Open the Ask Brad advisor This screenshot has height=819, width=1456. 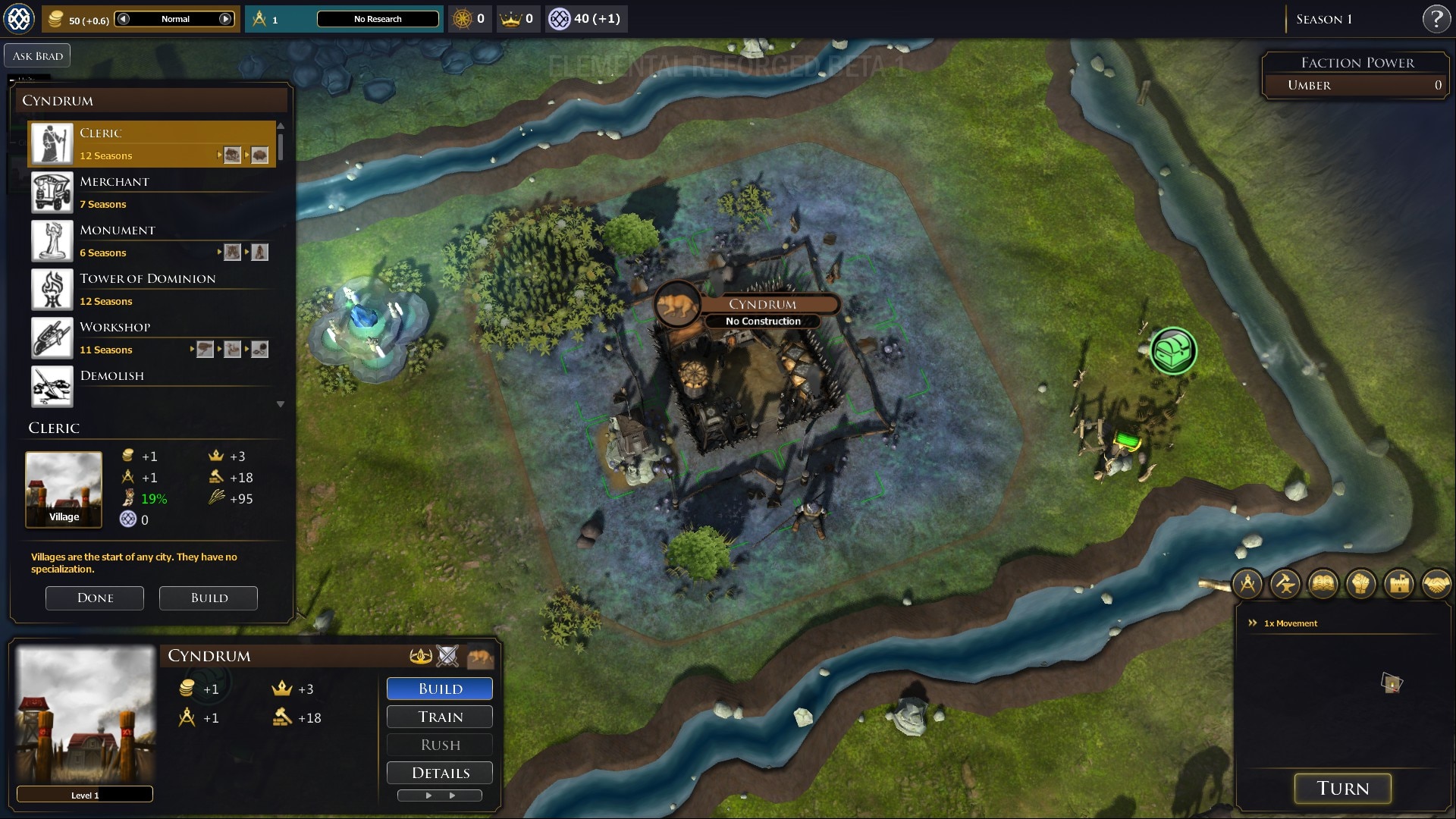37,55
